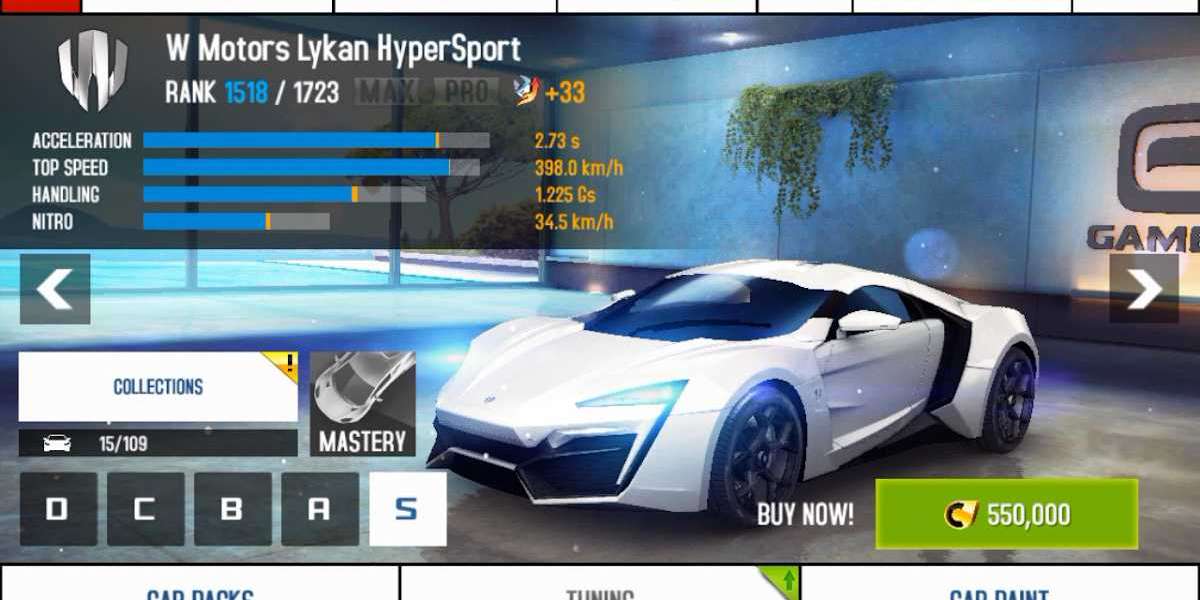This screenshot has height=600, width=1200.
Task: Buy the Lykan for 550,000 credits
Action: 1006,514
